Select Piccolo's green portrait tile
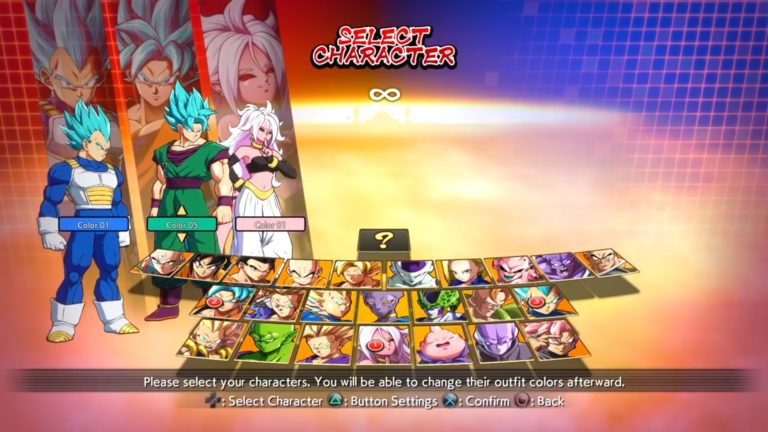 (x=270, y=341)
